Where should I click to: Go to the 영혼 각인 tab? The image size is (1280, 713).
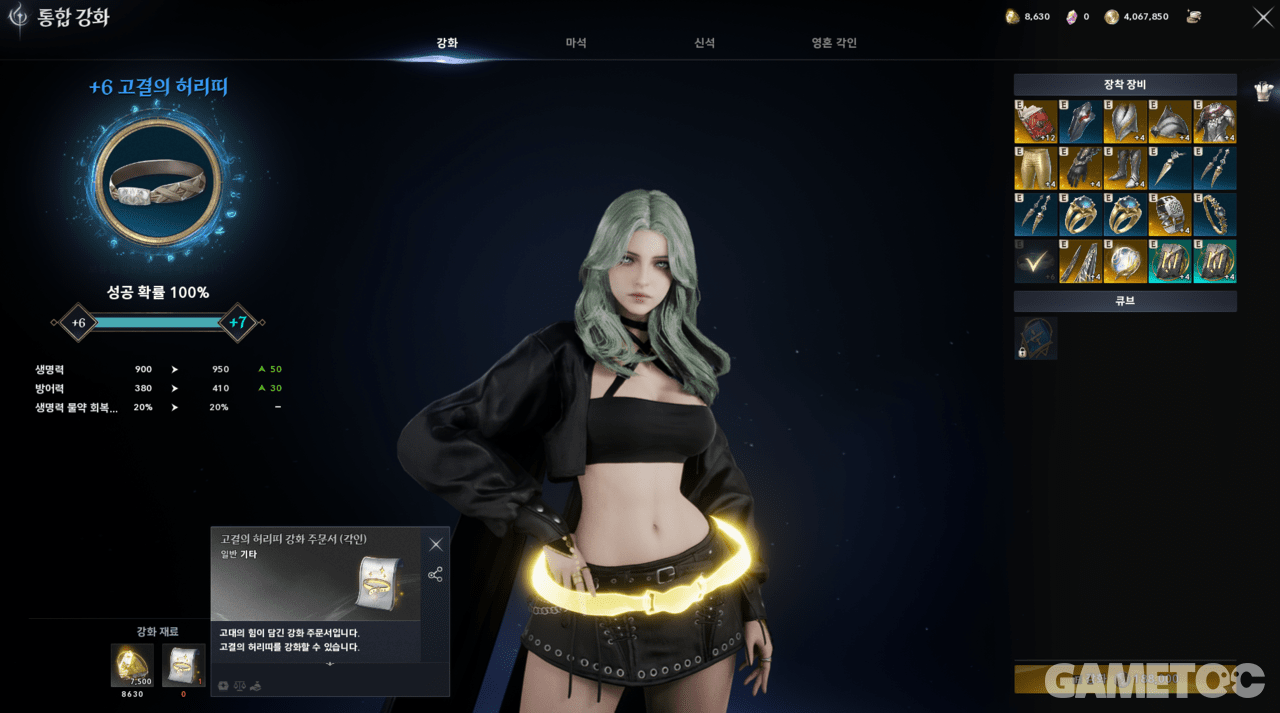tap(834, 43)
